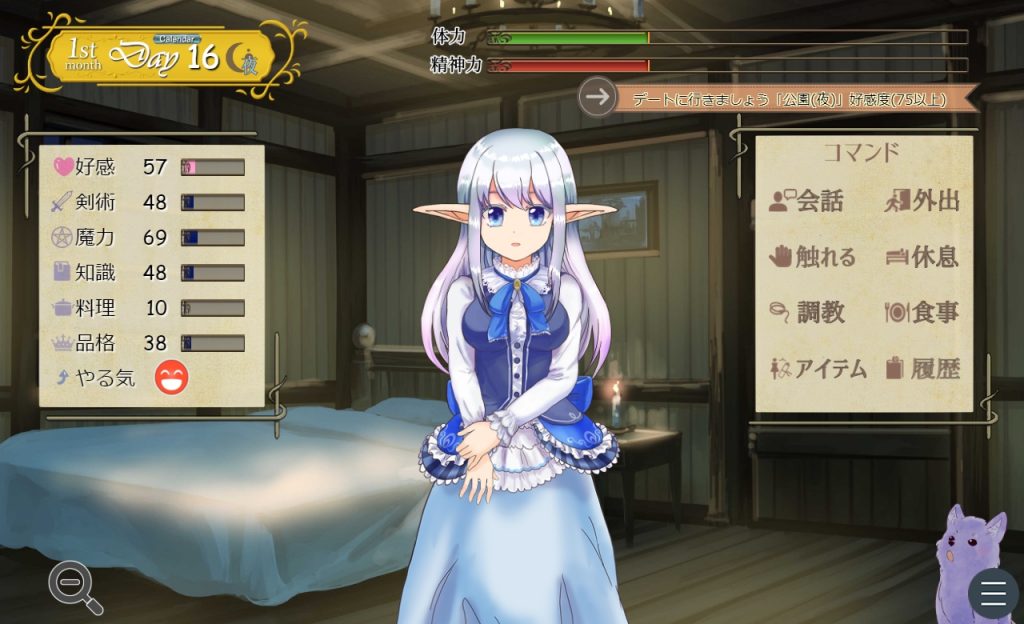Choose the 食事 (Meal) command

(922, 312)
